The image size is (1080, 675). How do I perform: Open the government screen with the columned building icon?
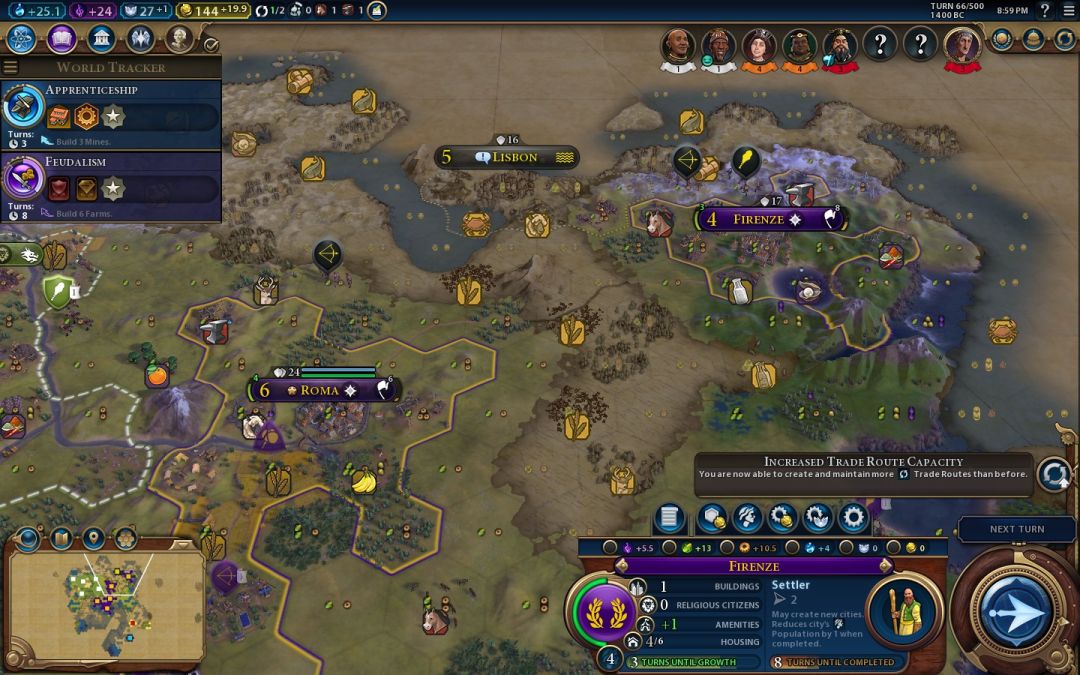pyautogui.click(x=100, y=39)
